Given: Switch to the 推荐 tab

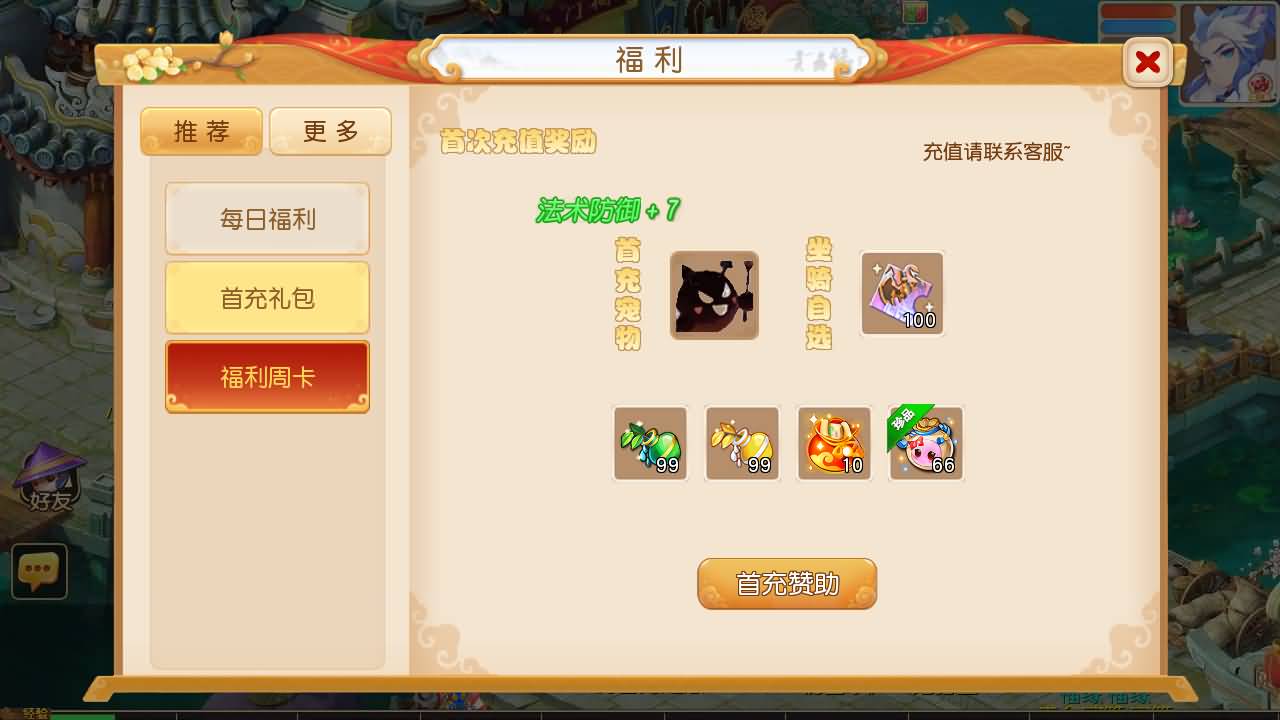Looking at the screenshot, I should tap(200, 130).
